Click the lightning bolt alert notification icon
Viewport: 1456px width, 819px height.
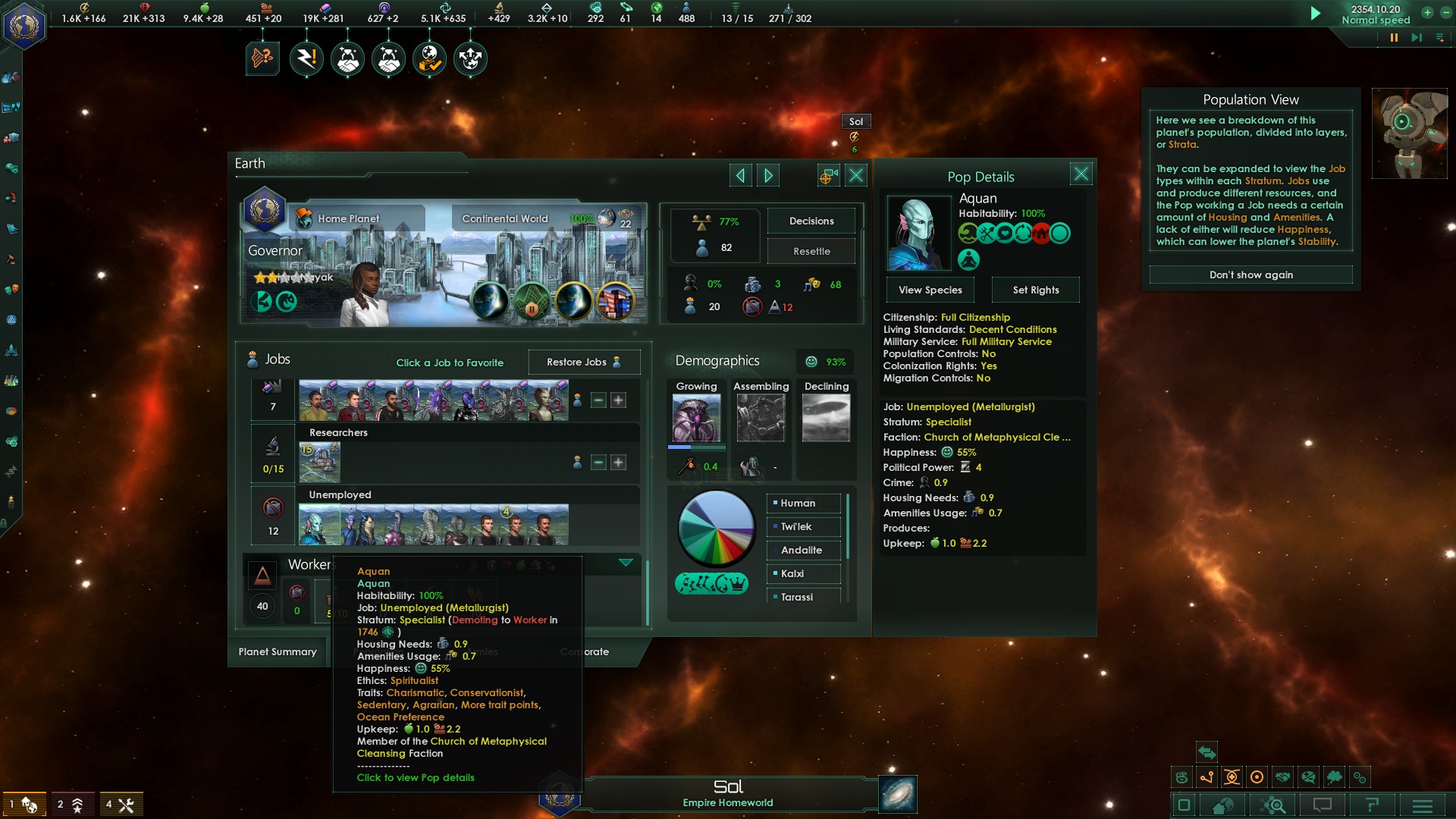(307, 58)
